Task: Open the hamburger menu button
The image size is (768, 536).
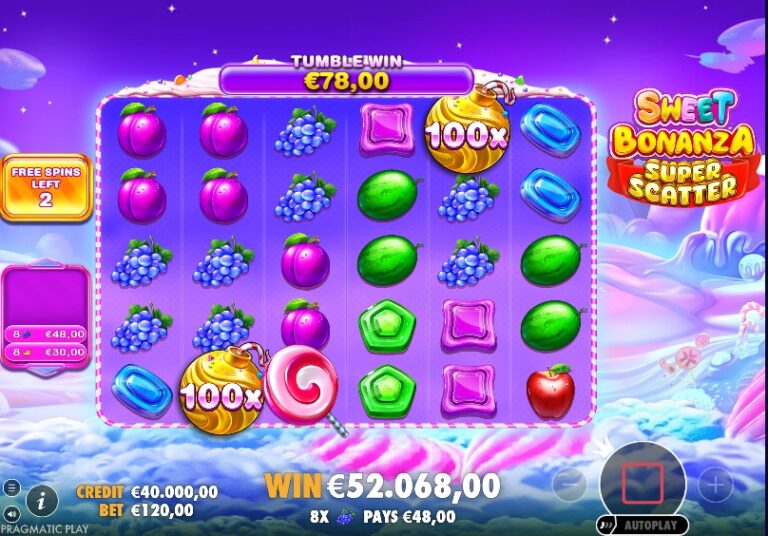Action: coord(11,488)
